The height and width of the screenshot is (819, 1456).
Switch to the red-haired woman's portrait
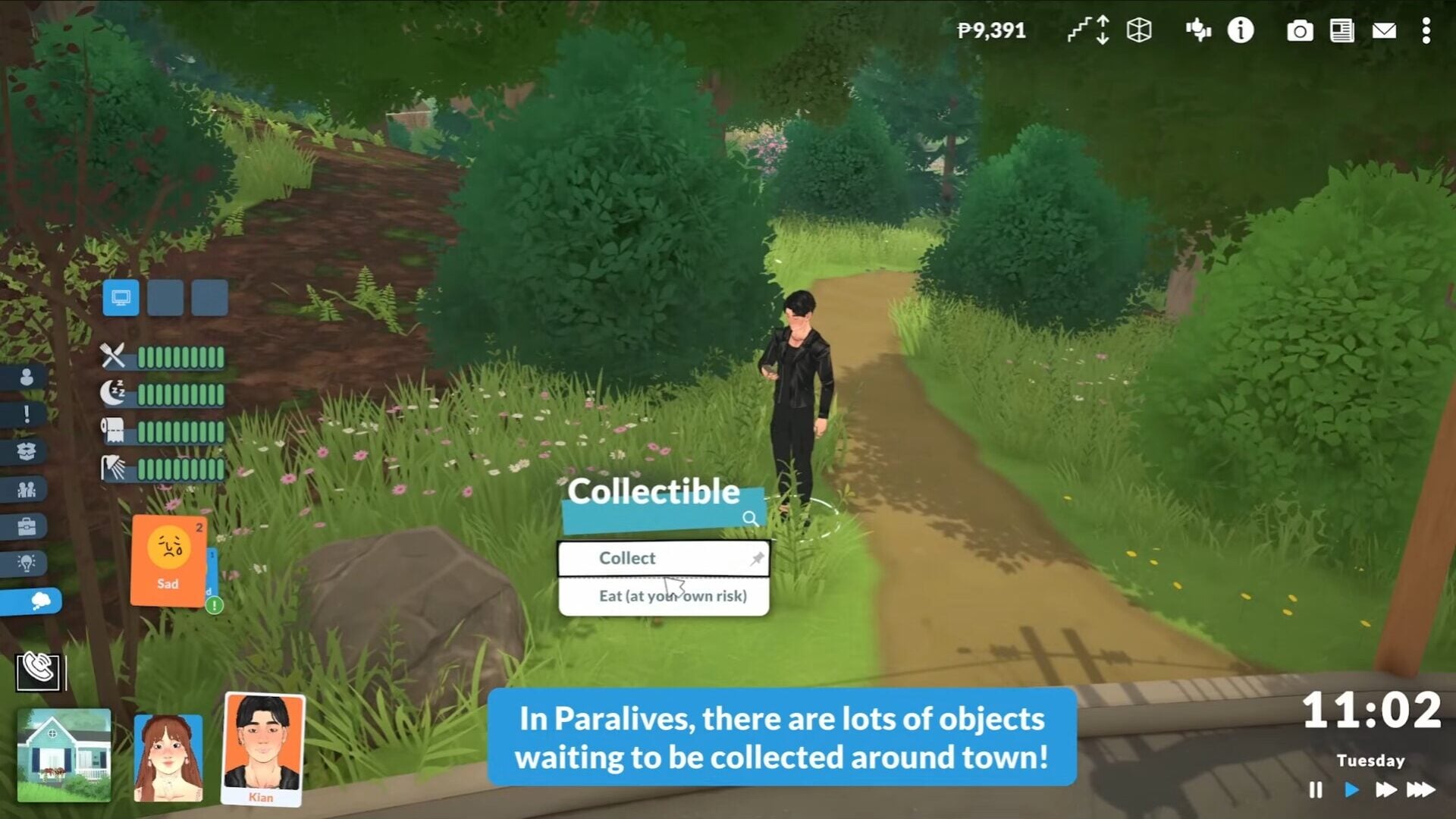tap(168, 757)
